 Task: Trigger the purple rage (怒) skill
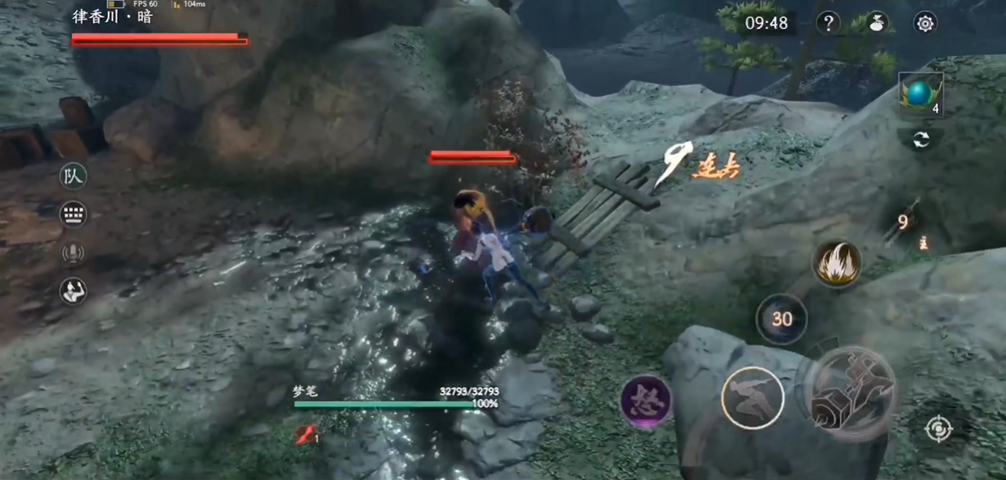click(x=646, y=400)
